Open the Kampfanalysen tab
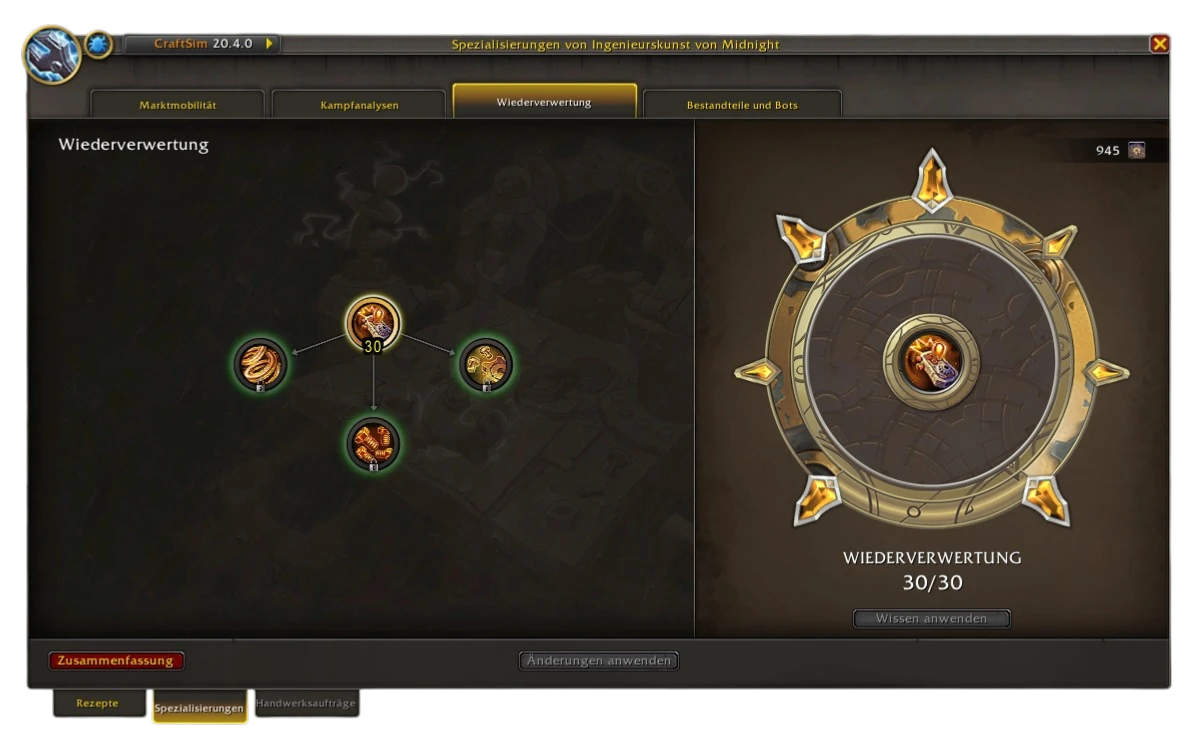 point(359,105)
